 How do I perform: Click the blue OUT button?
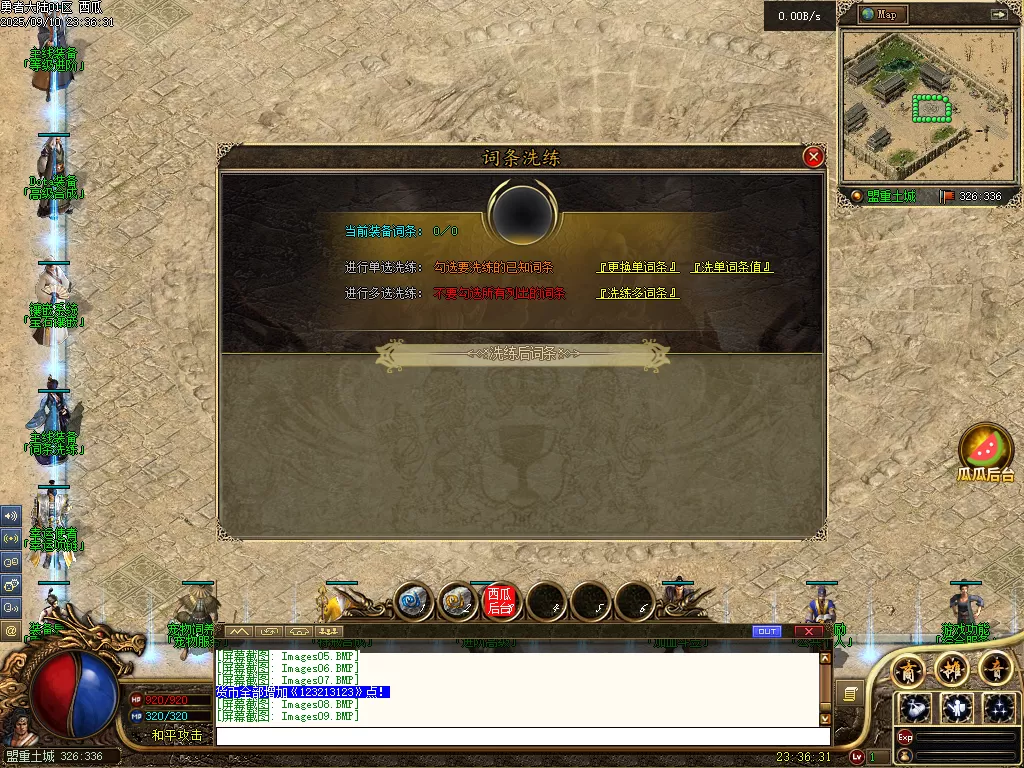click(767, 631)
